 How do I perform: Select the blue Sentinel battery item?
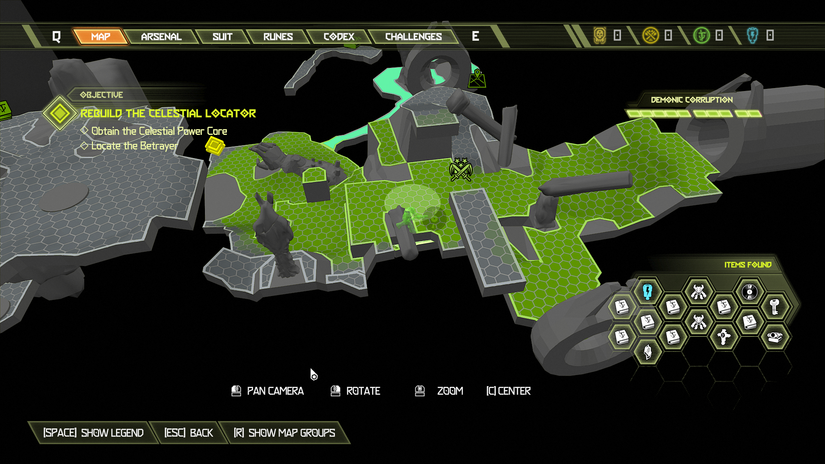pos(647,291)
